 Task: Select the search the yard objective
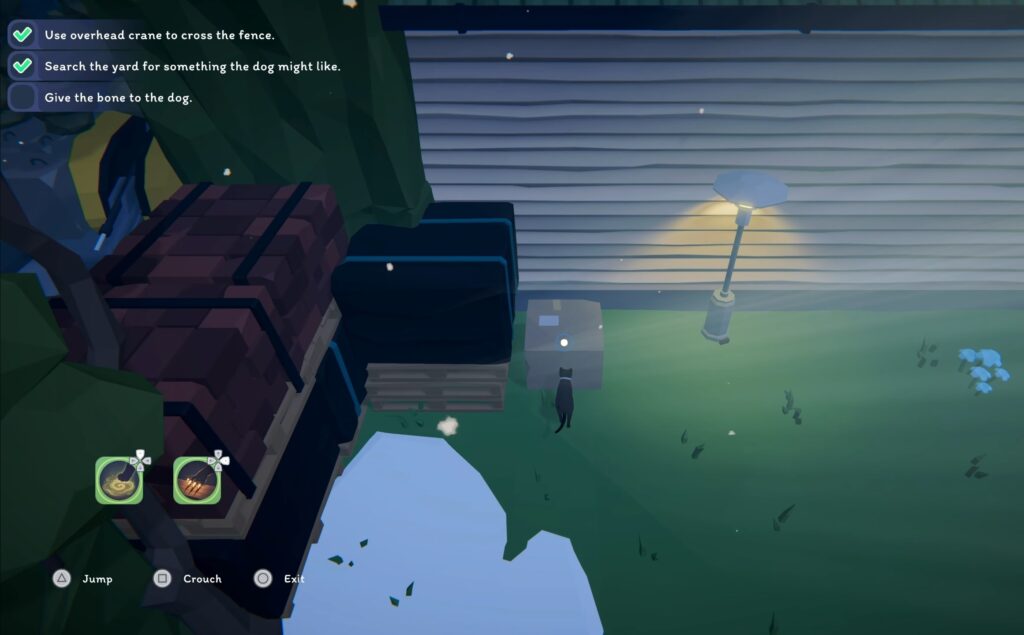pos(191,66)
